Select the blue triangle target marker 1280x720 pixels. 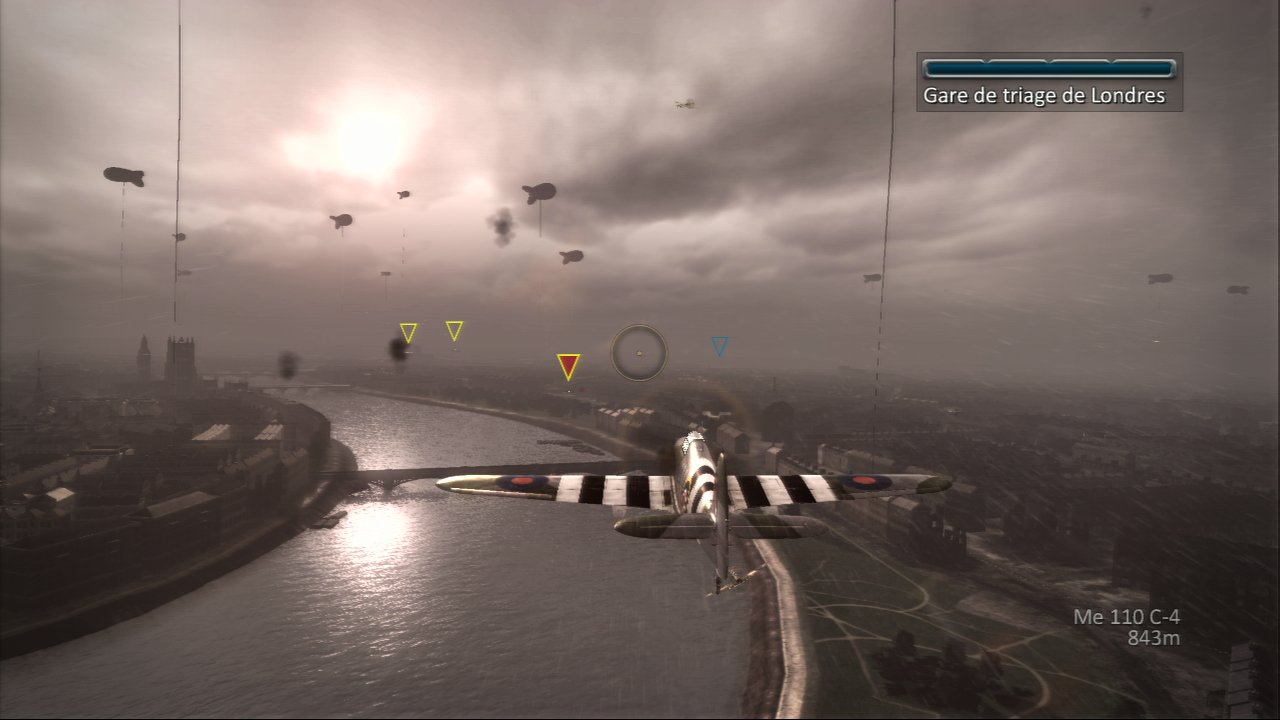(x=720, y=346)
